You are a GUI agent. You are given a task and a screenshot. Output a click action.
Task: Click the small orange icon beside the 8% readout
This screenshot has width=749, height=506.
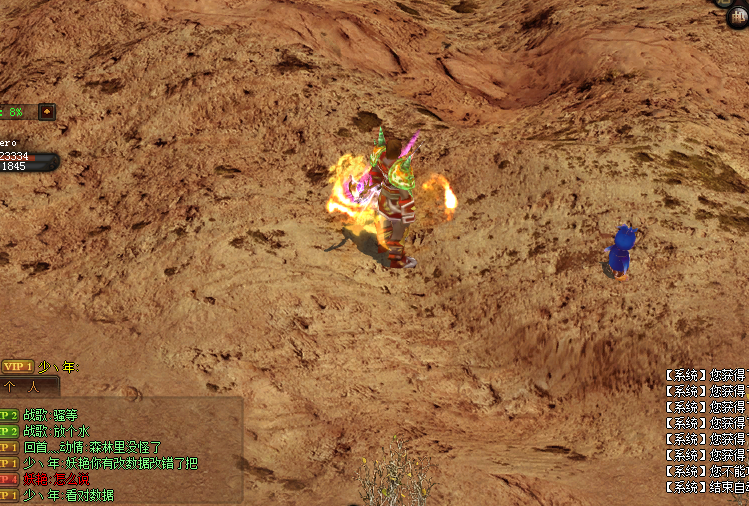point(47,112)
